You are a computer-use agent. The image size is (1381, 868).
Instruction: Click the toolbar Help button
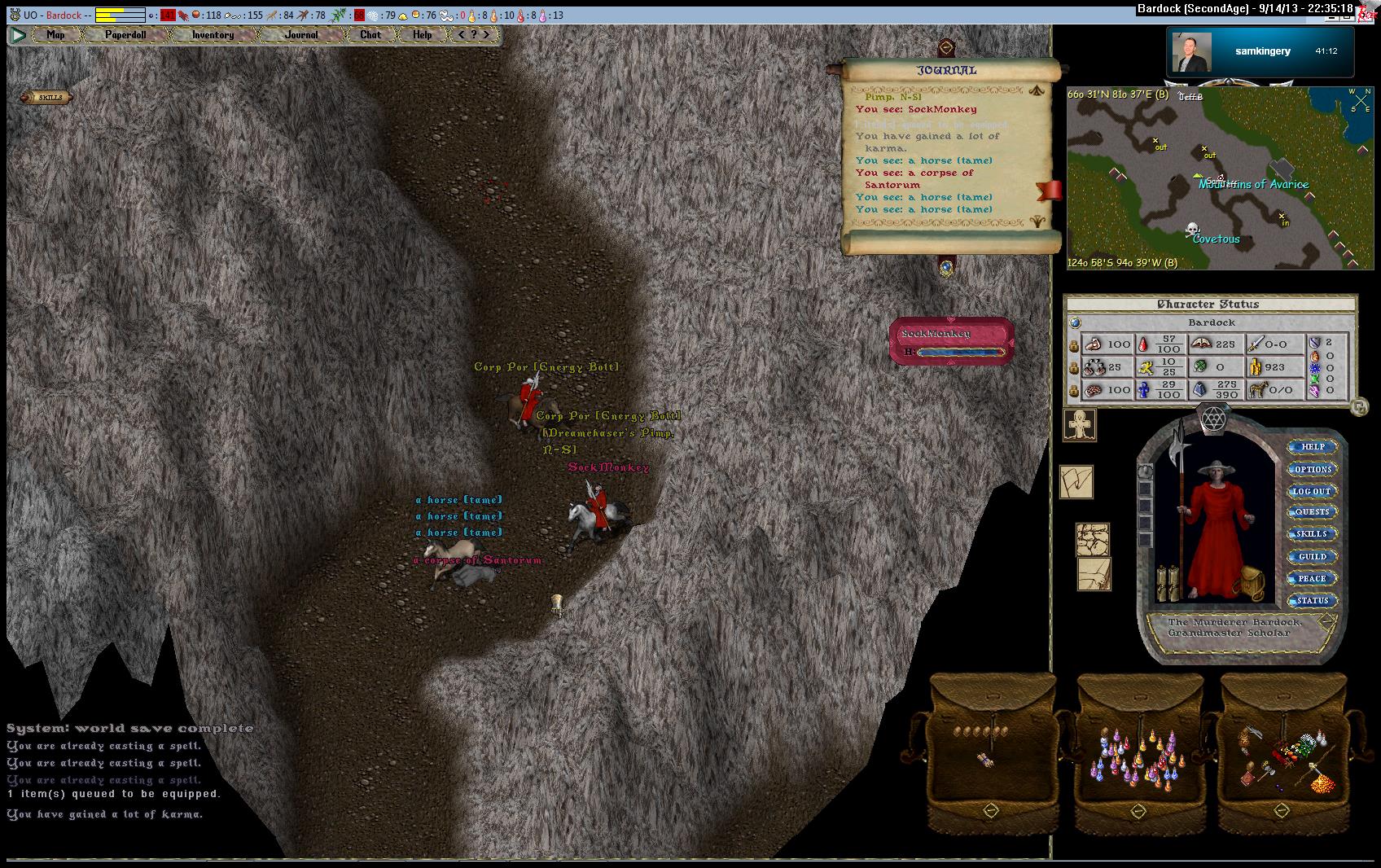(x=422, y=35)
